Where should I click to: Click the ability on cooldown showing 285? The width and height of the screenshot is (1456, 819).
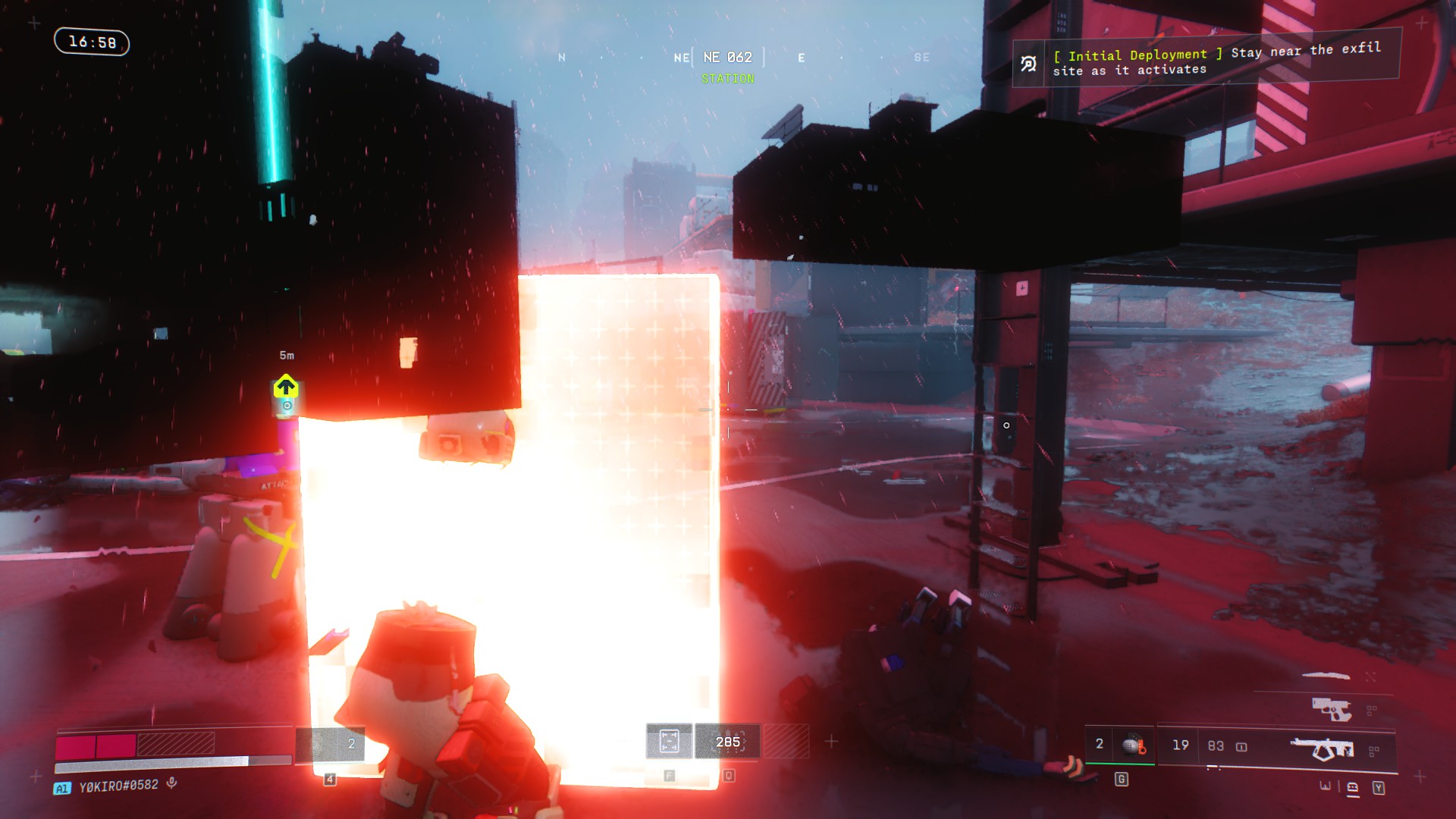pos(728,742)
